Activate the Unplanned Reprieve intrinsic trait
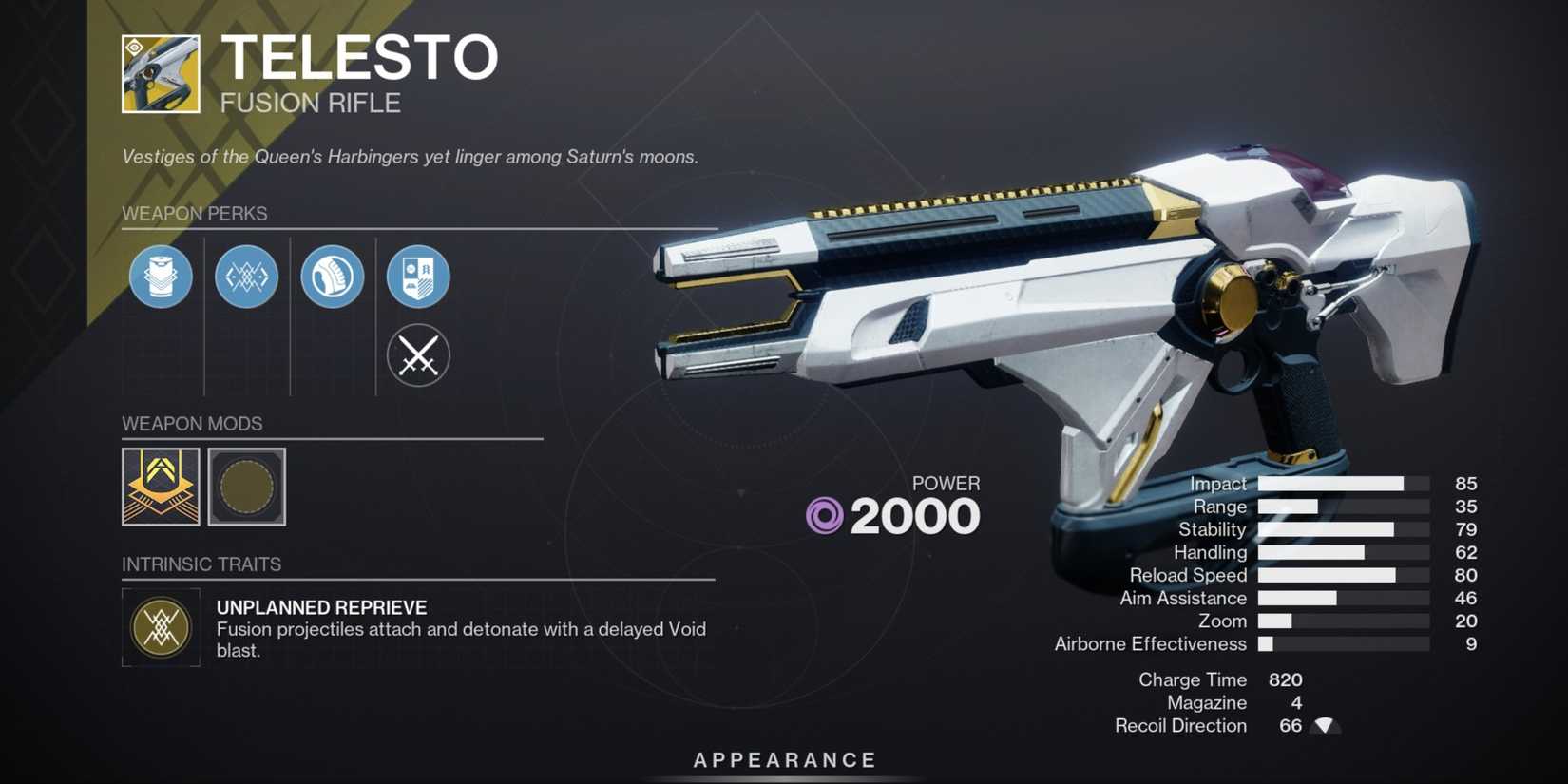Screen dimensions: 1568x784 pyautogui.click(x=161, y=628)
